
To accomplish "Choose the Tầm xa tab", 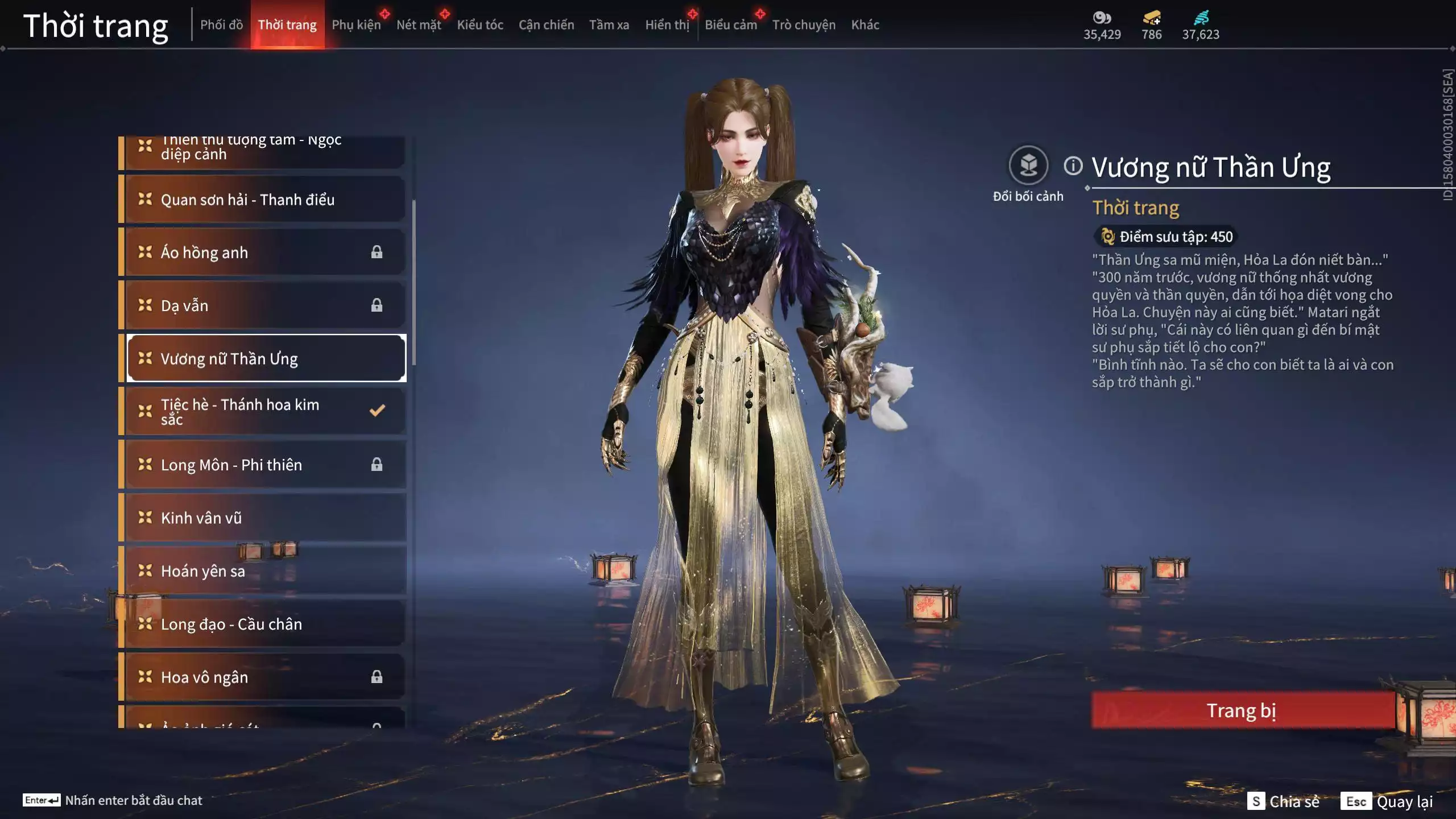I will (609, 24).
